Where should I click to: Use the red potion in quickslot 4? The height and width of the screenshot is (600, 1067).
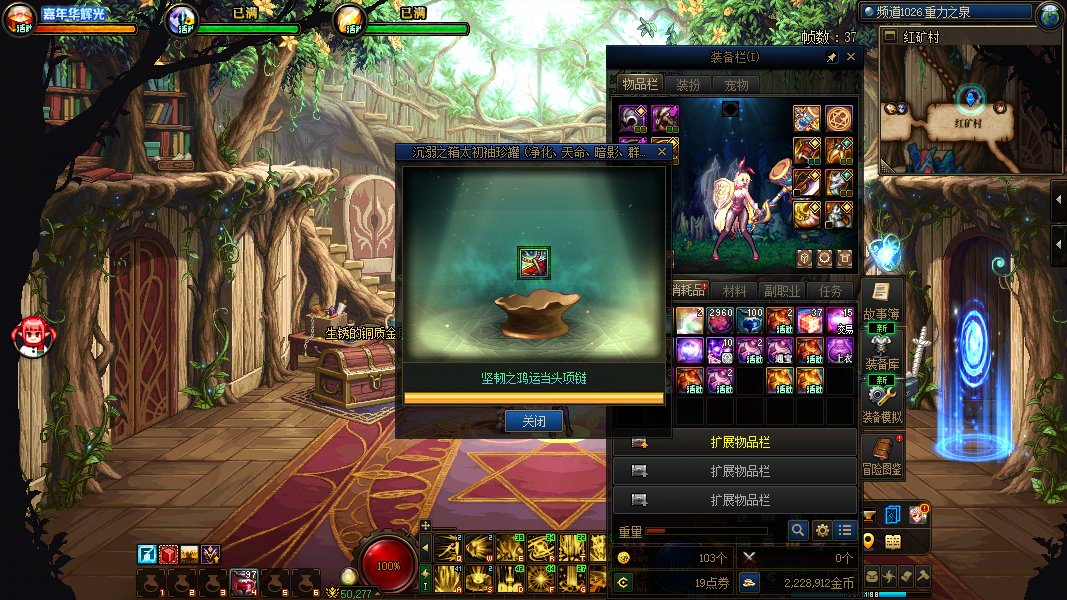point(245,582)
